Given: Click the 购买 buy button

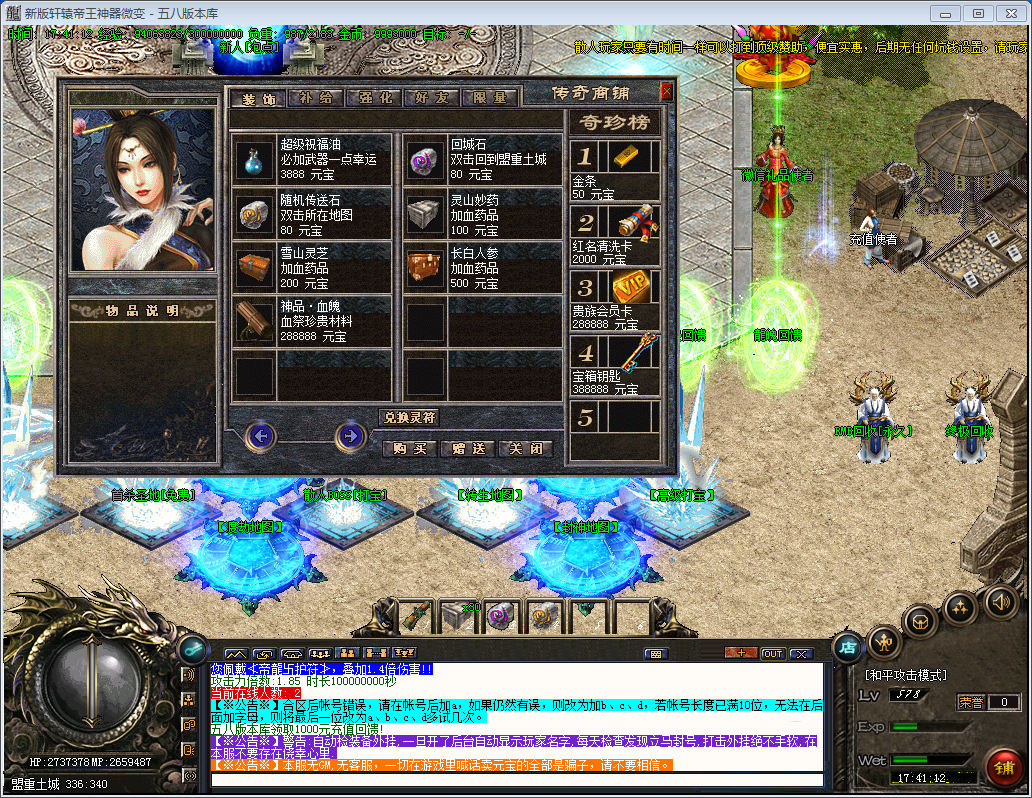Looking at the screenshot, I should click(410, 449).
